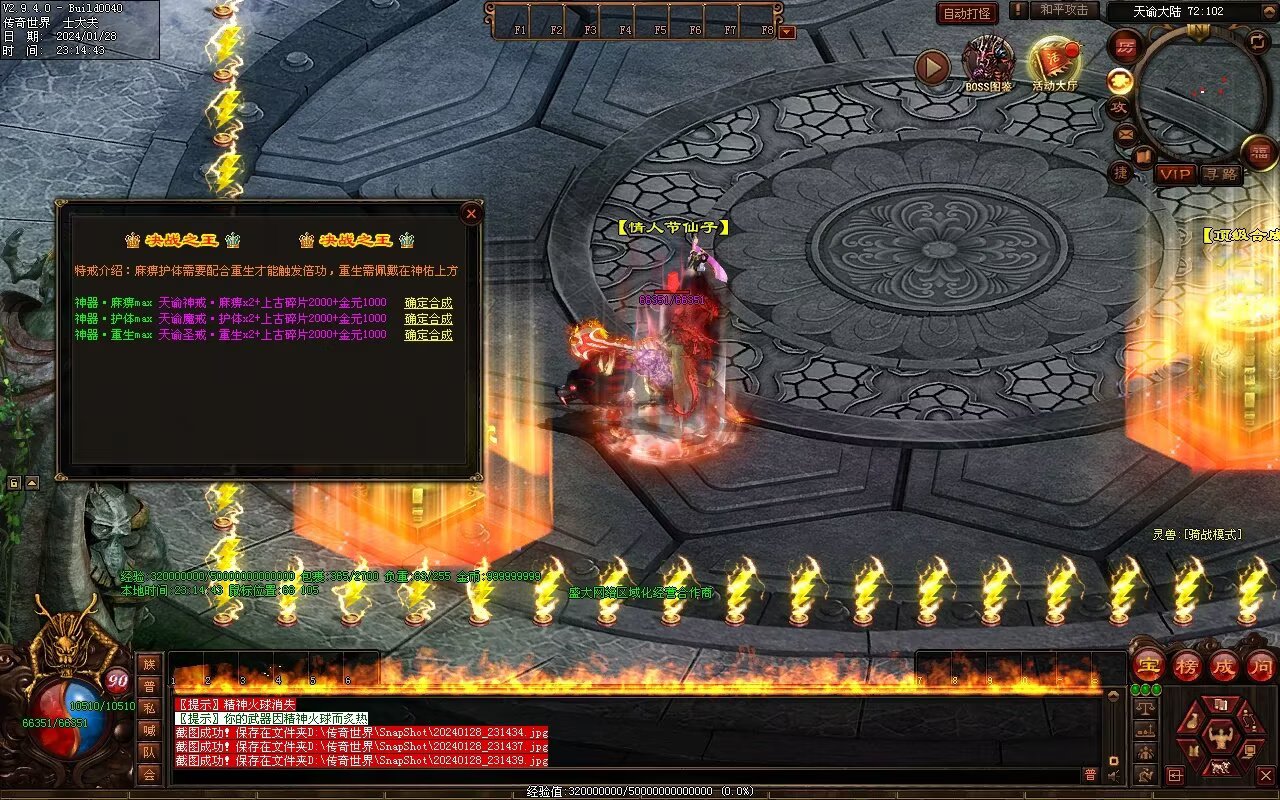Click the 福 welfare button by minimap
Screen dimensions: 1280x800
coord(1260,151)
